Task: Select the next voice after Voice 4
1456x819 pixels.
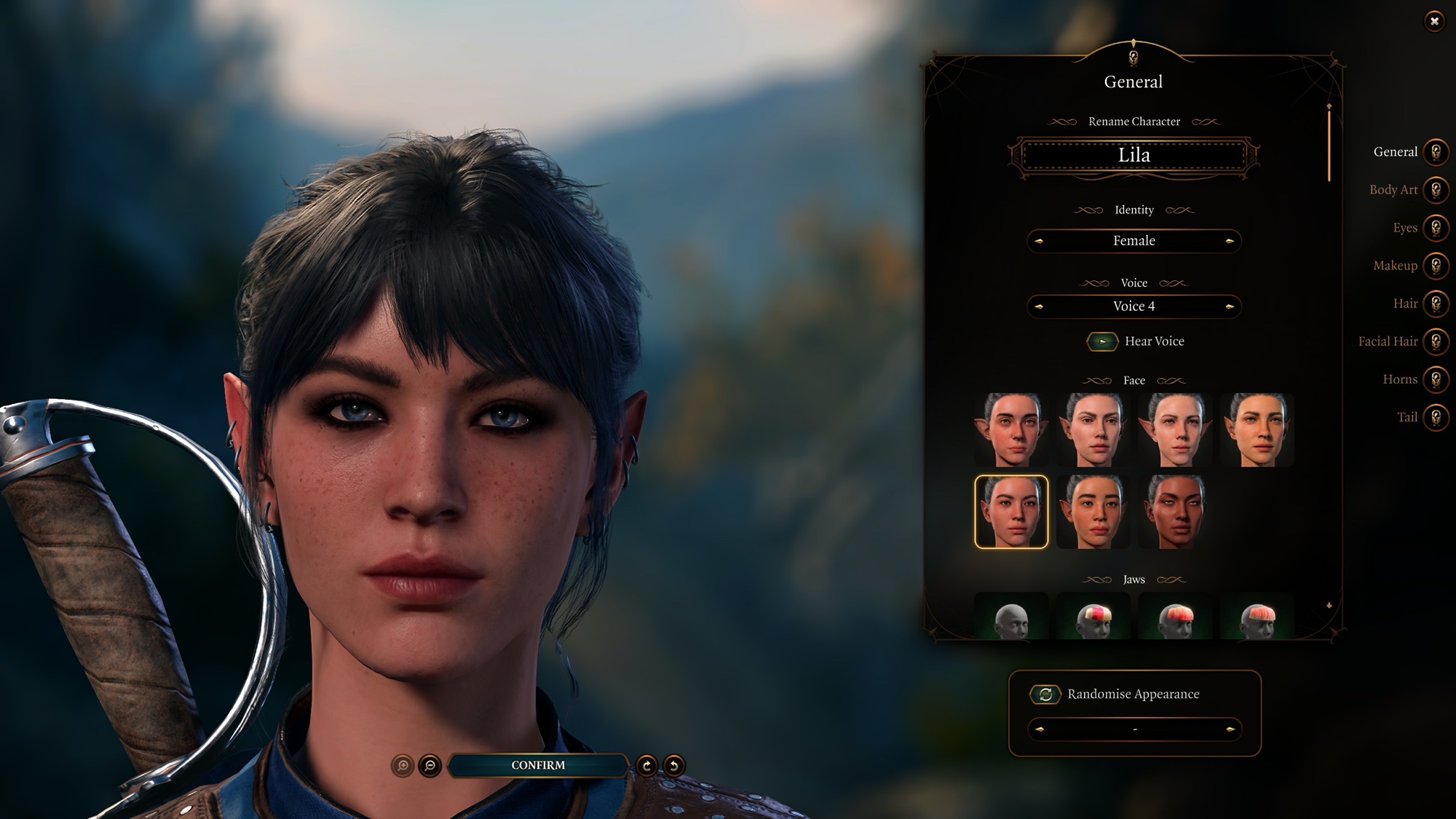Action: [x=1230, y=306]
